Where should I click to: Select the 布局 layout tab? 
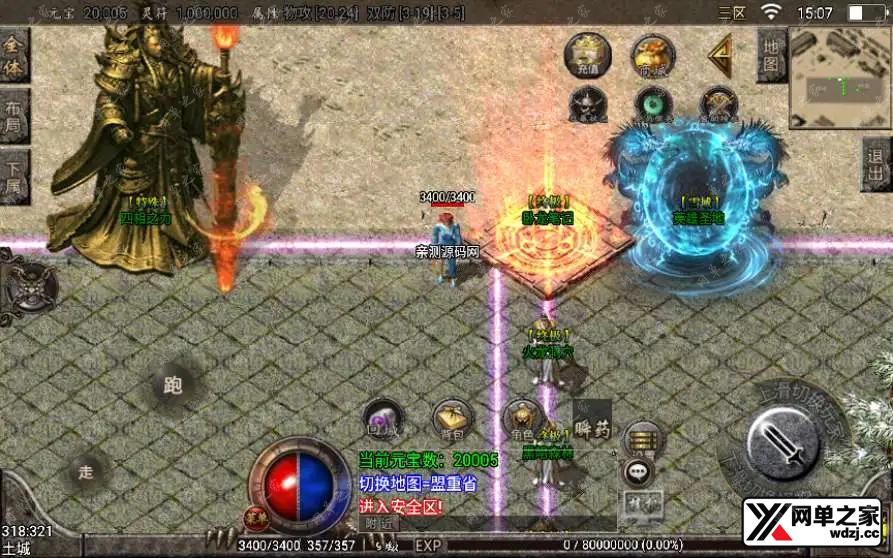point(13,116)
